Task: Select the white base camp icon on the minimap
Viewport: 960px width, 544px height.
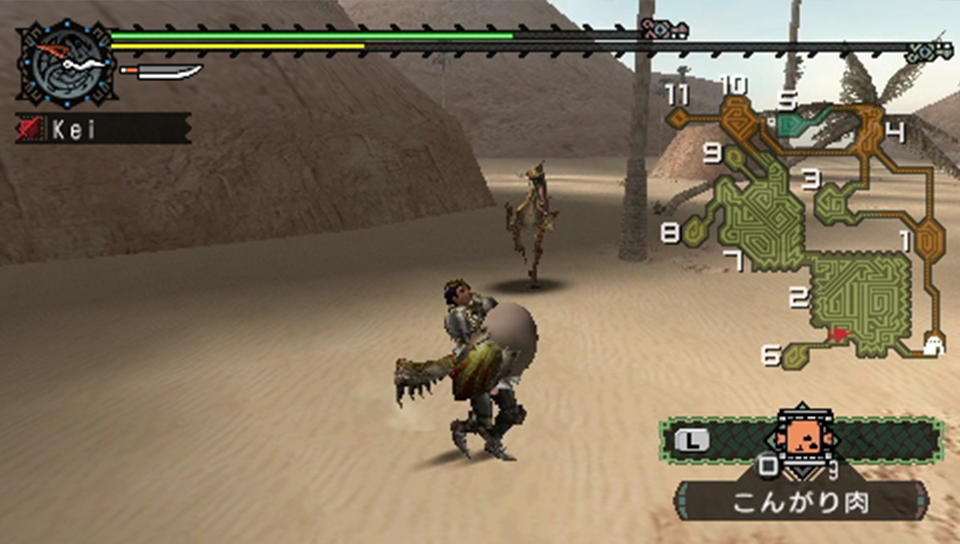Action: click(934, 345)
